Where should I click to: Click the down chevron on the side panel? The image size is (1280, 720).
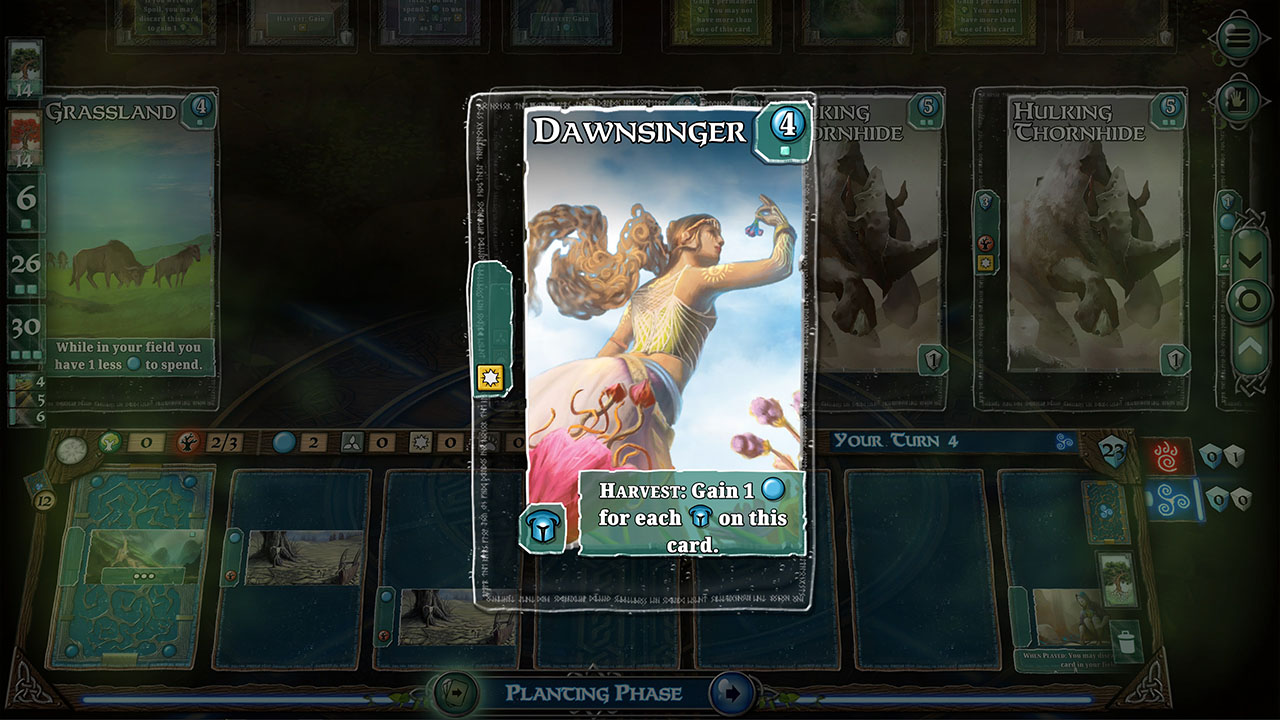click(1250, 258)
